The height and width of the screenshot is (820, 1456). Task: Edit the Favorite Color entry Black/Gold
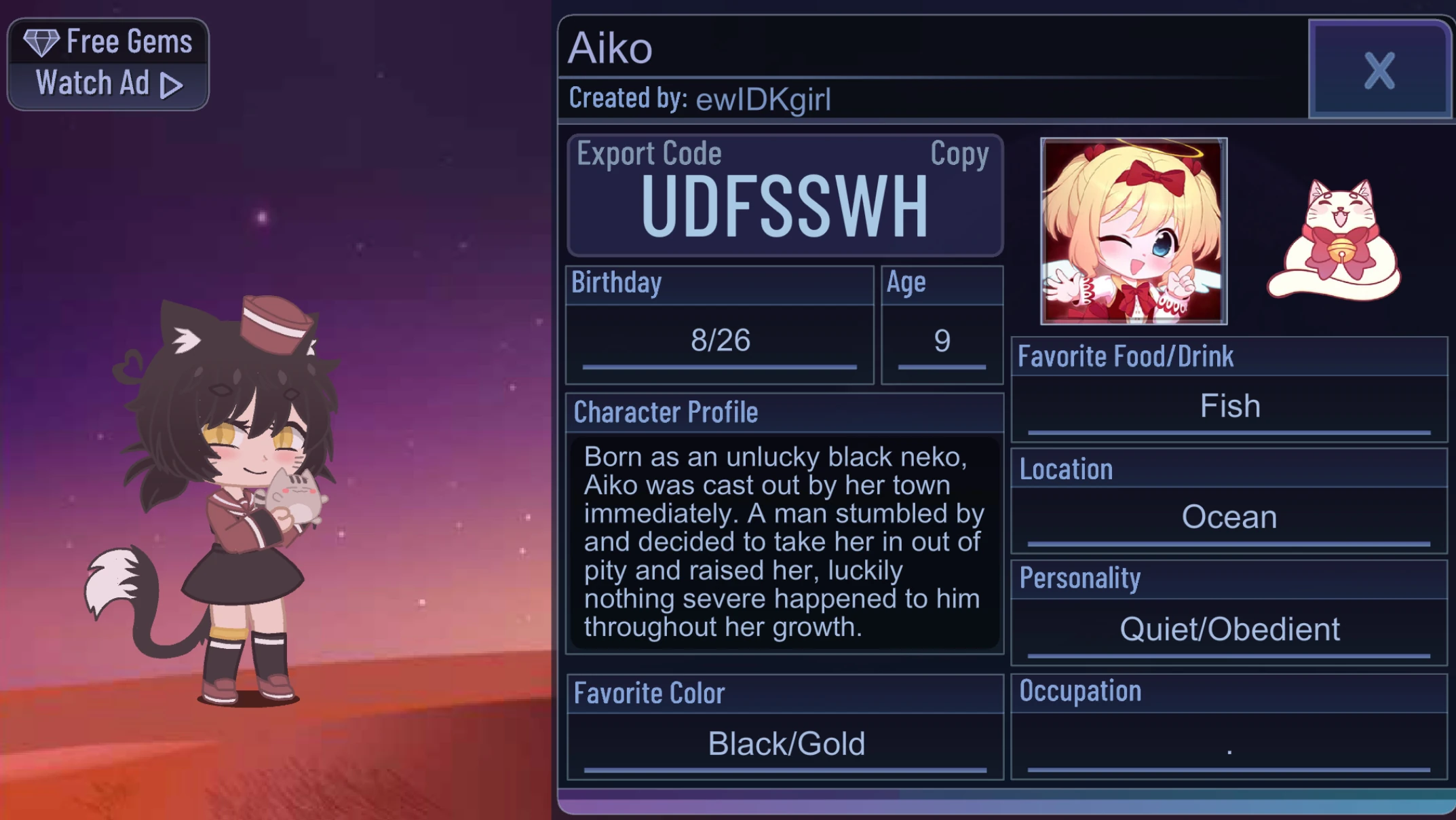(785, 743)
